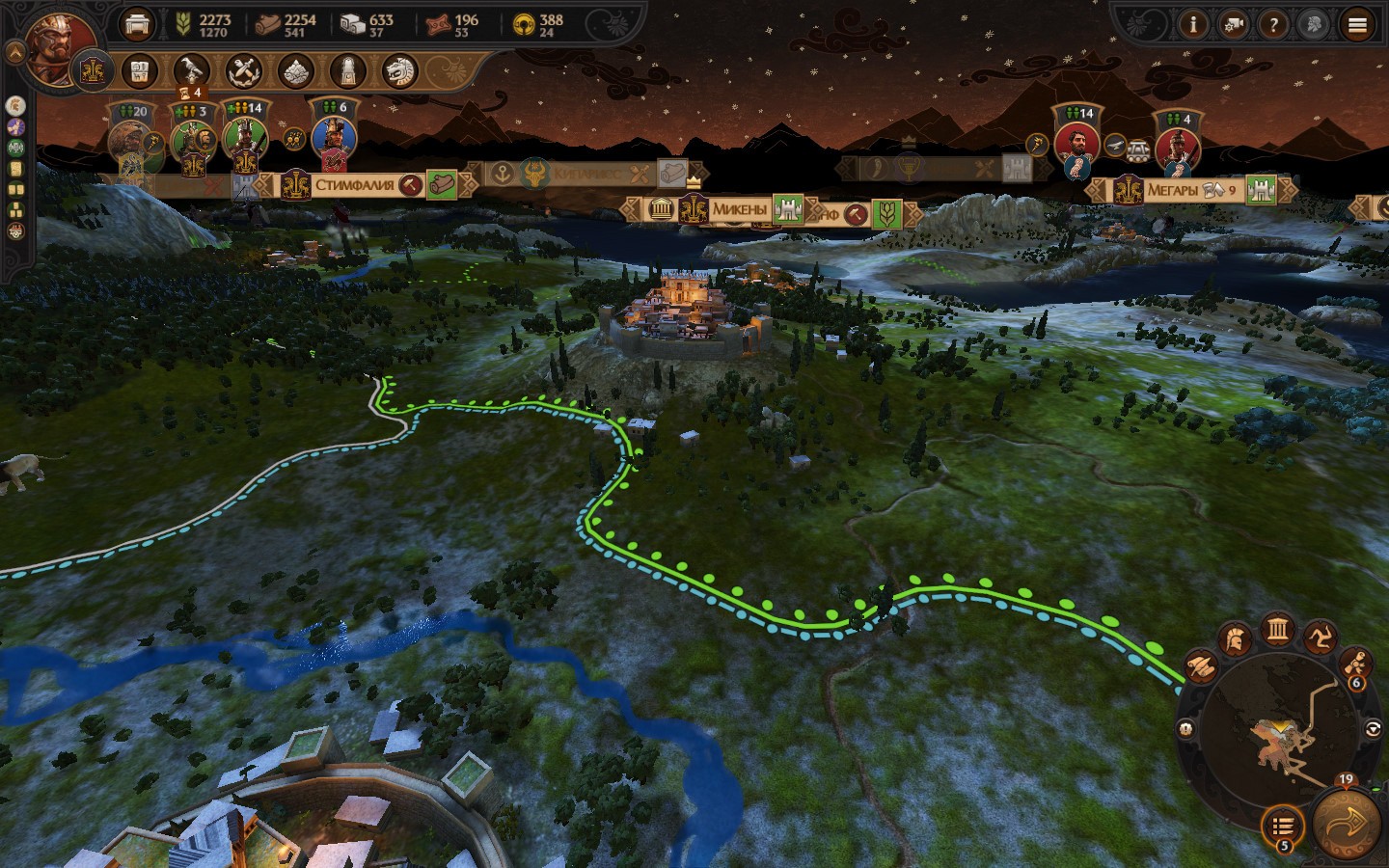
Task: Open the game menu with three bars
Action: tap(1357, 25)
